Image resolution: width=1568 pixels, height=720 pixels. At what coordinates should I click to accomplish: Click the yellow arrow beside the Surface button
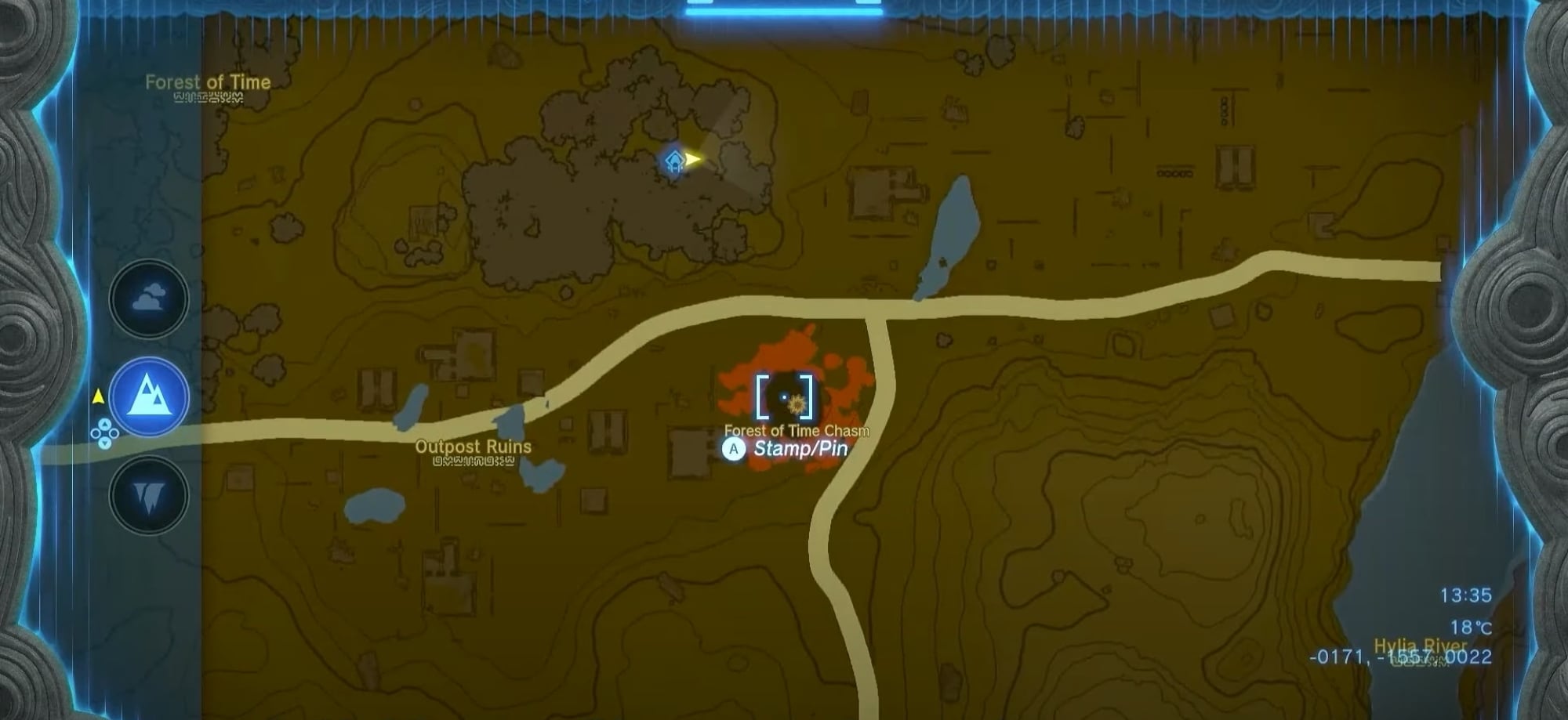tap(98, 396)
